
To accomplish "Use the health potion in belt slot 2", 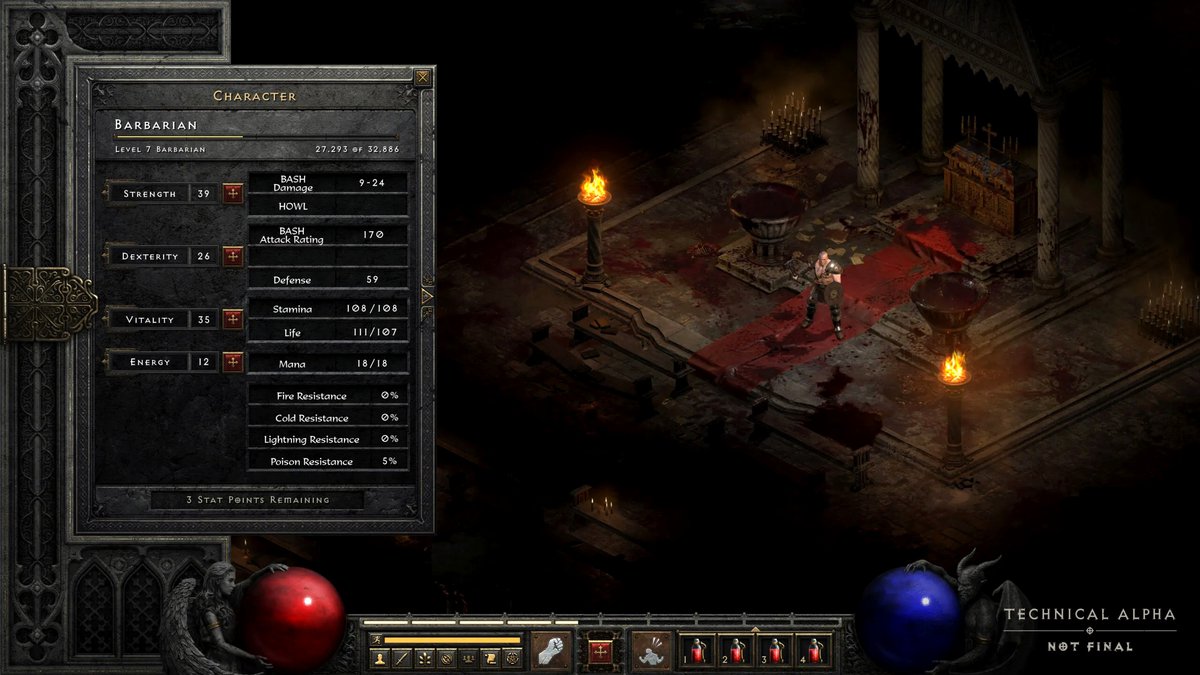I will 737,651.
